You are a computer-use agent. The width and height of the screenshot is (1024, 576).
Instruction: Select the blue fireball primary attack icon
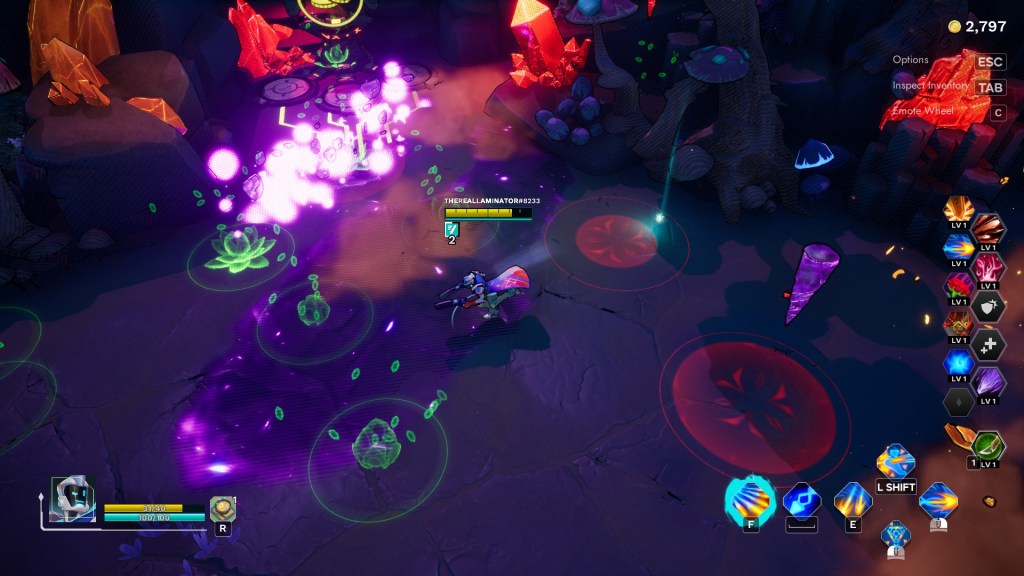[938, 500]
